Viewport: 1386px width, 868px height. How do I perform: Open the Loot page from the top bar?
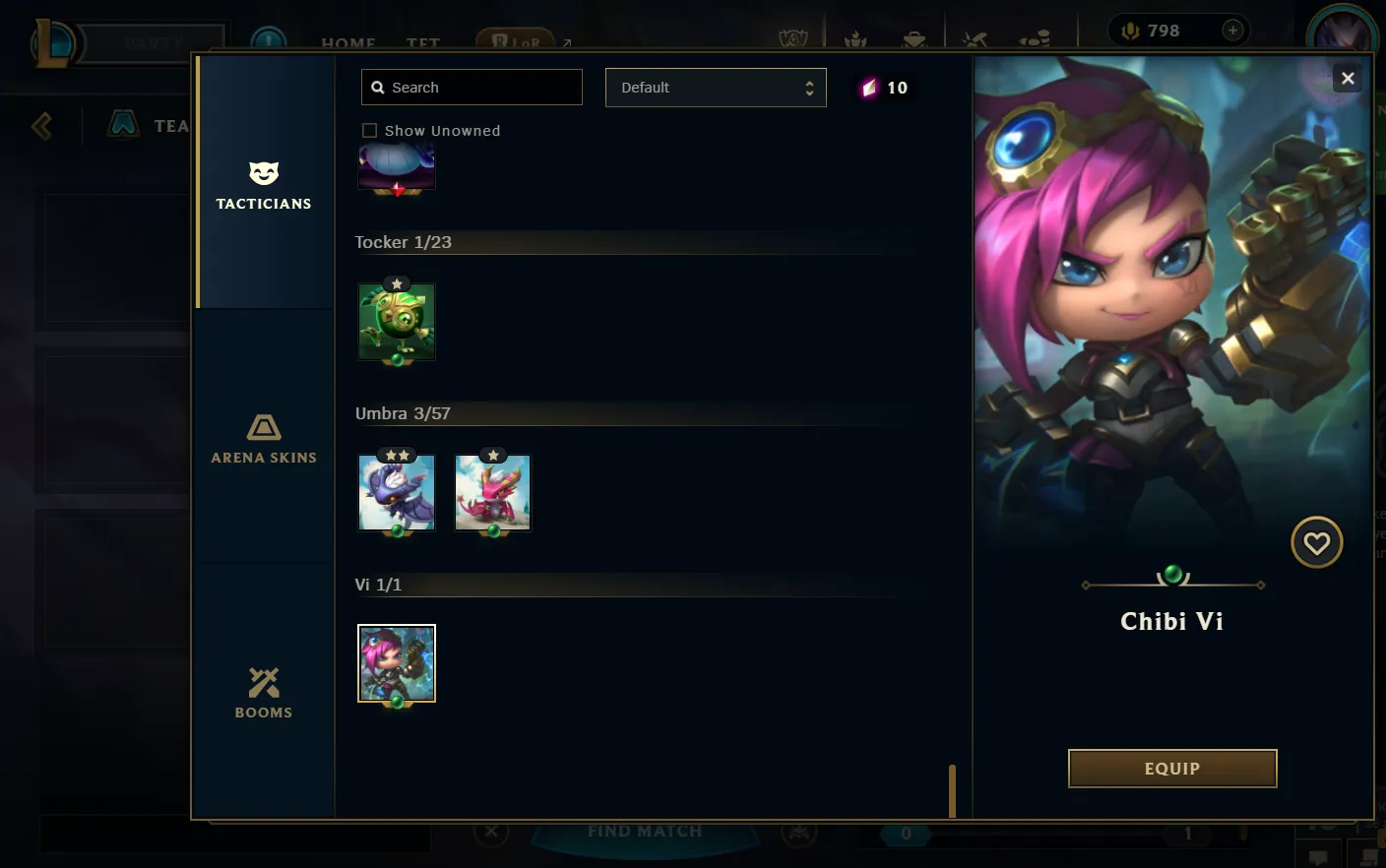[913, 37]
